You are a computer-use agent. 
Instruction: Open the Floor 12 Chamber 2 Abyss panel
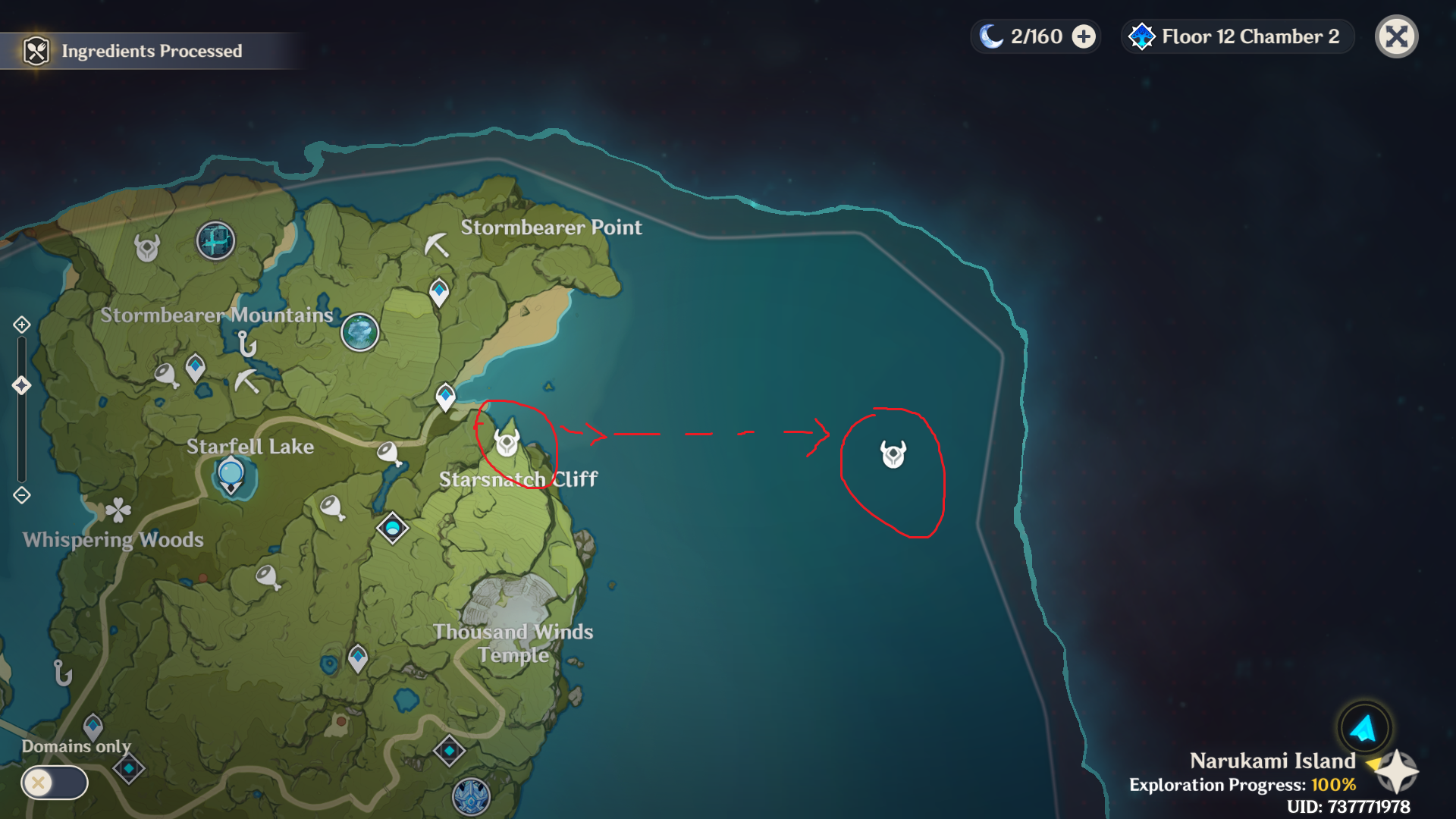tap(1236, 36)
